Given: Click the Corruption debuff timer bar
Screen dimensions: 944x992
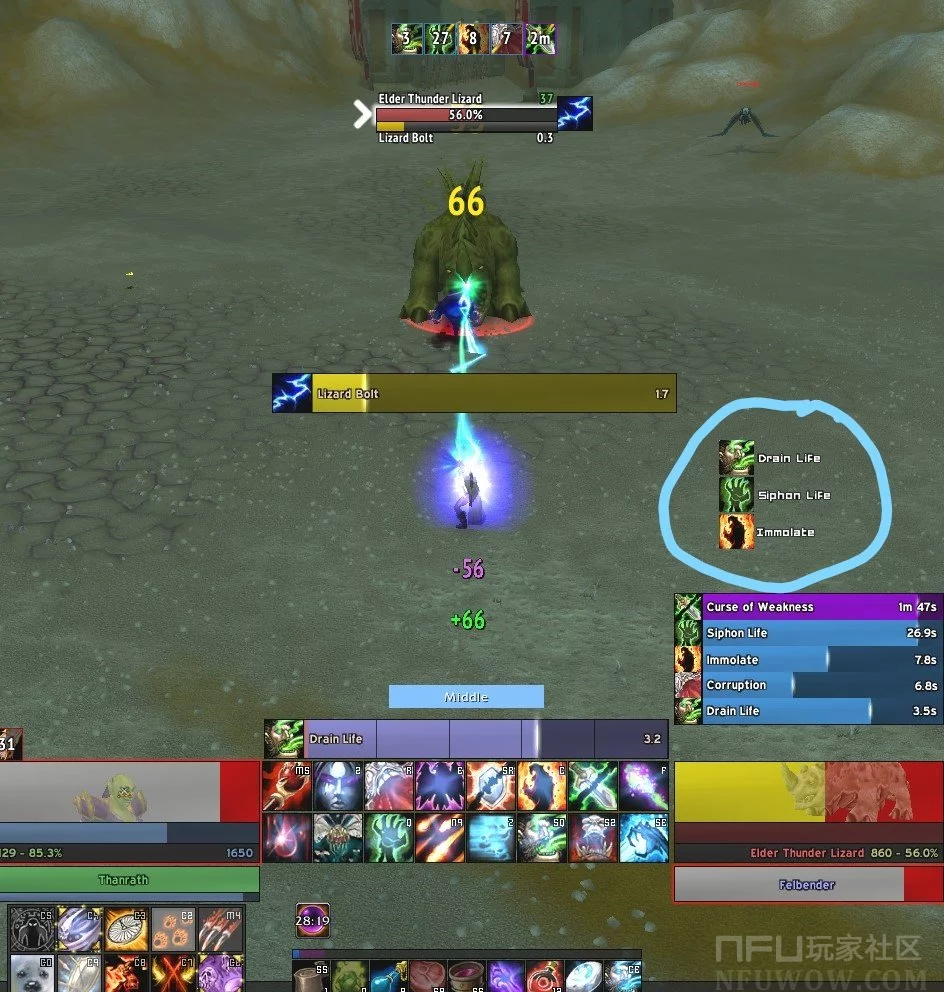Looking at the screenshot, I should pyautogui.click(x=820, y=685).
